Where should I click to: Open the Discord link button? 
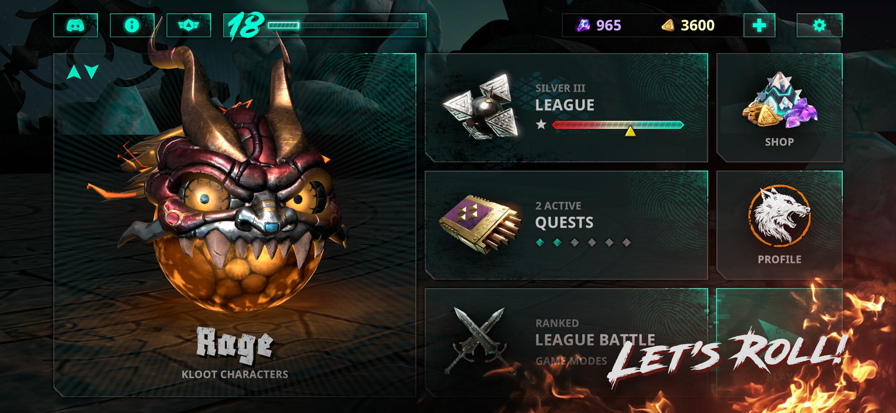click(x=75, y=25)
